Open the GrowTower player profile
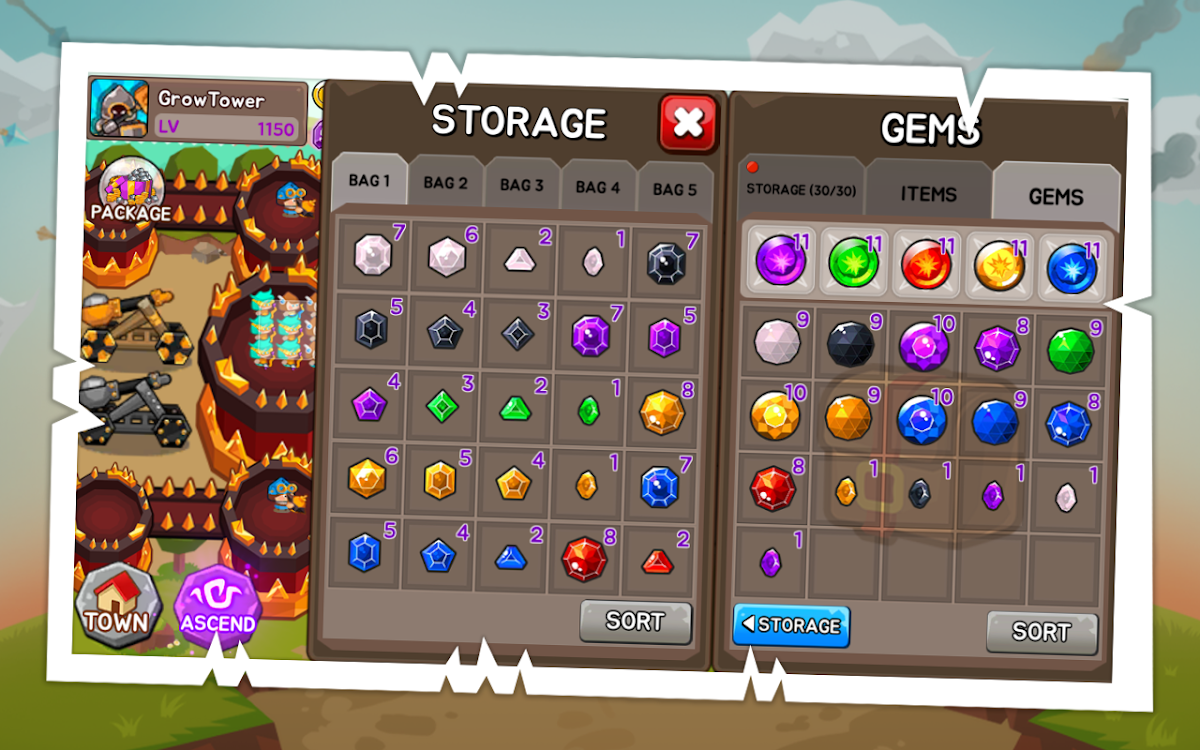 click(198, 110)
